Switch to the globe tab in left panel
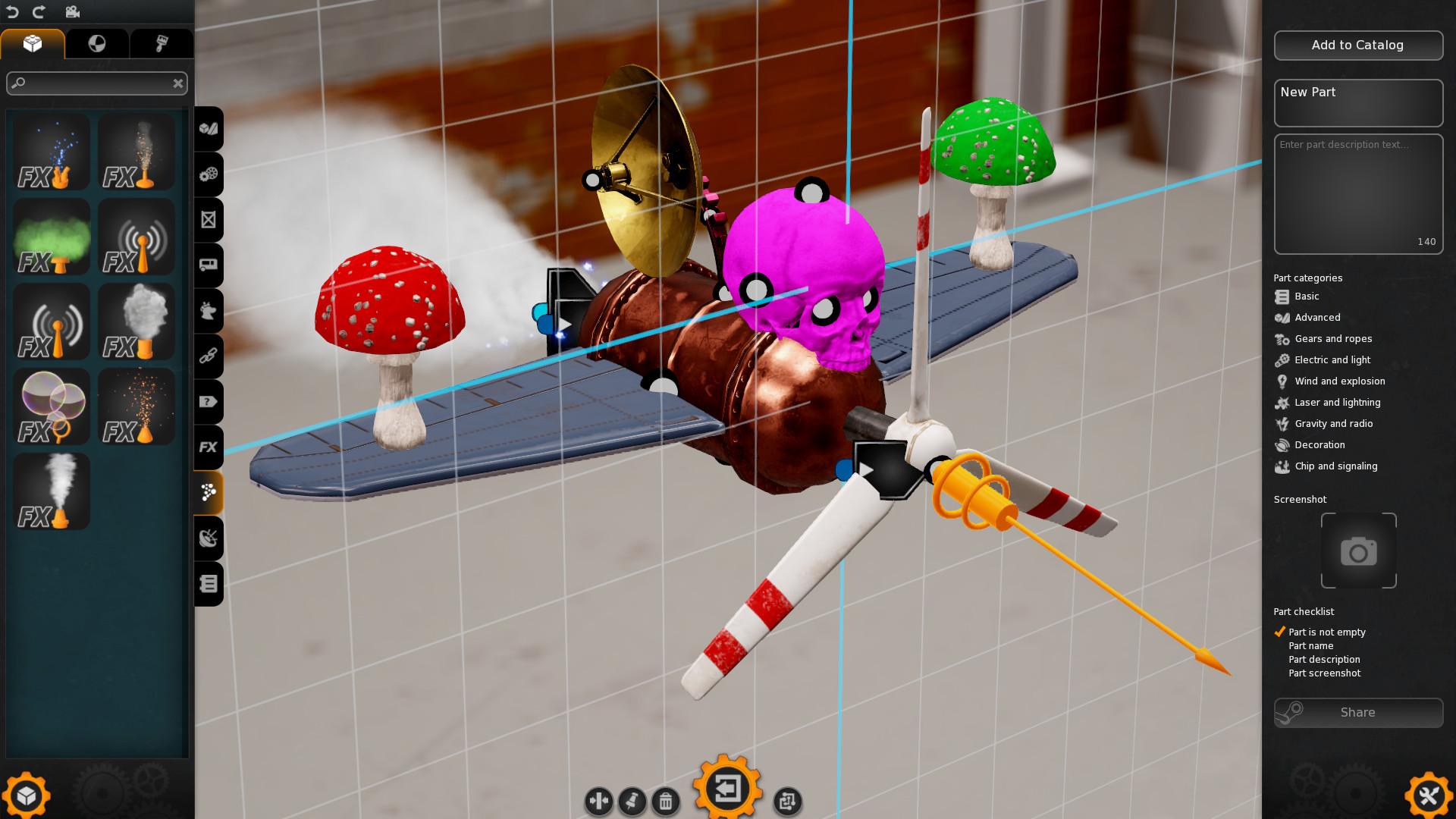Screen dimensions: 1456x819 pyautogui.click(x=99, y=44)
